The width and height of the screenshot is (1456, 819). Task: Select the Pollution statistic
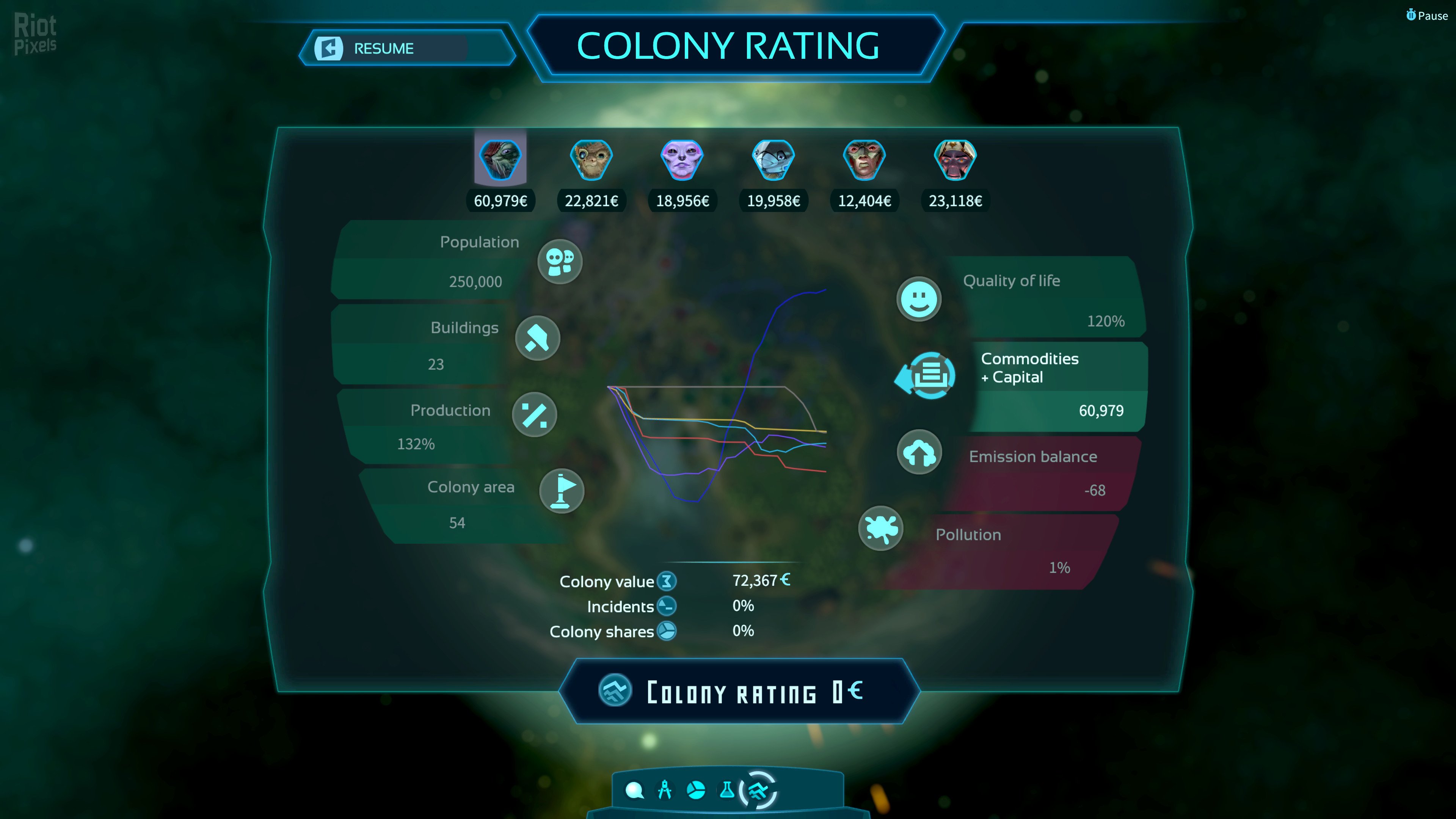coord(880,529)
